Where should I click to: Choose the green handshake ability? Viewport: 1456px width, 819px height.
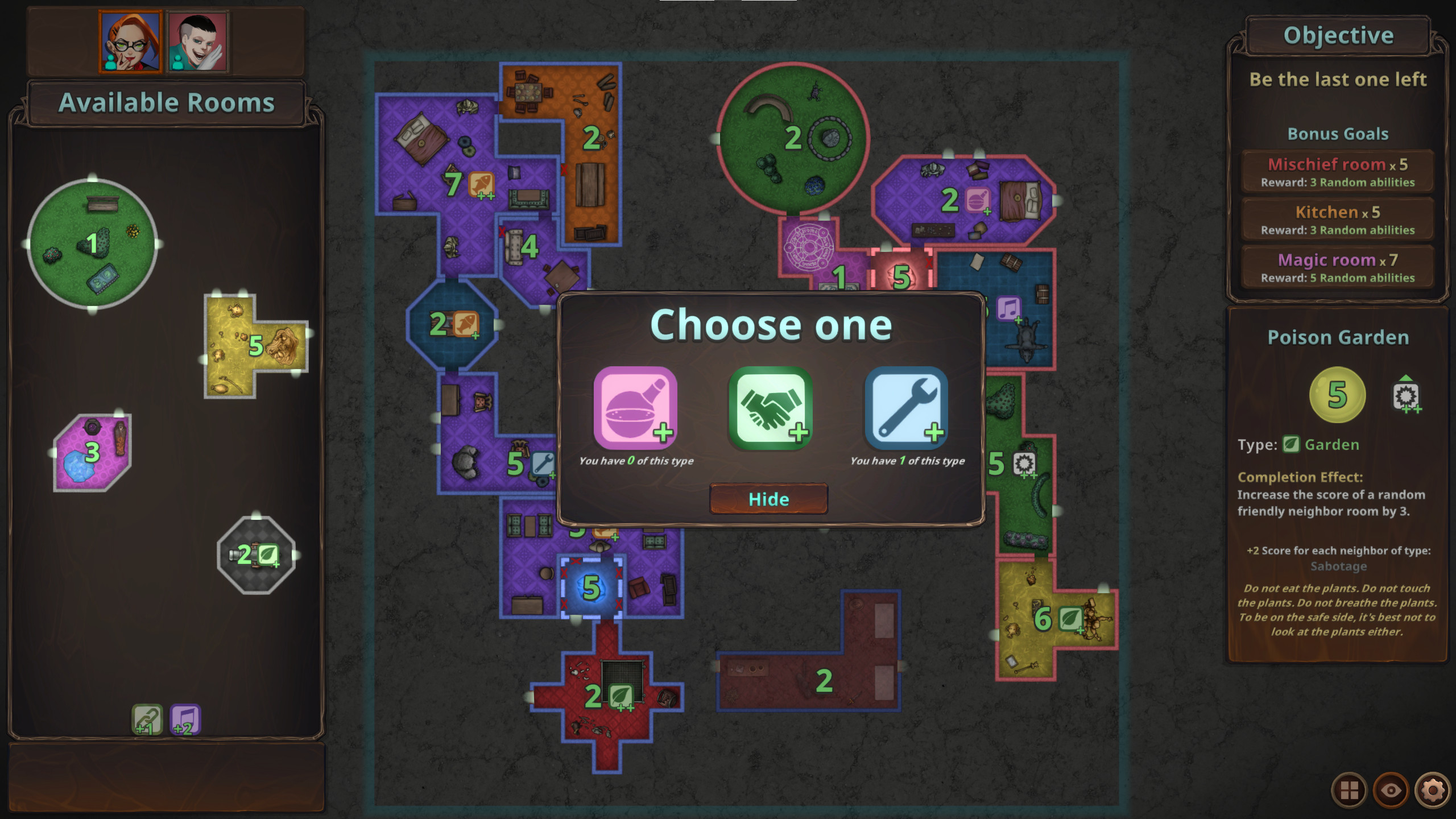point(768,407)
